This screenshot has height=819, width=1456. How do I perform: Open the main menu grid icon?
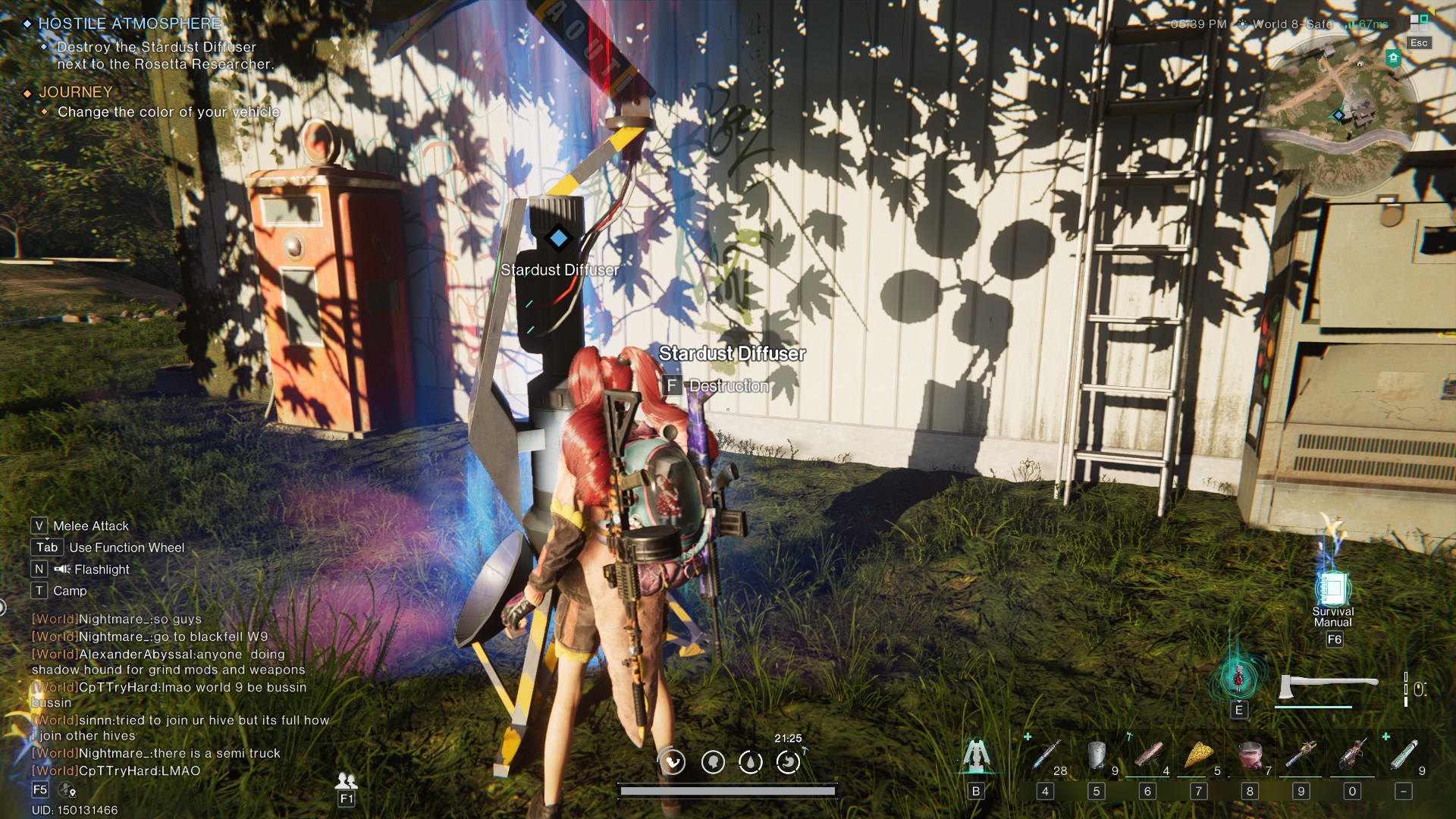click(x=1418, y=22)
